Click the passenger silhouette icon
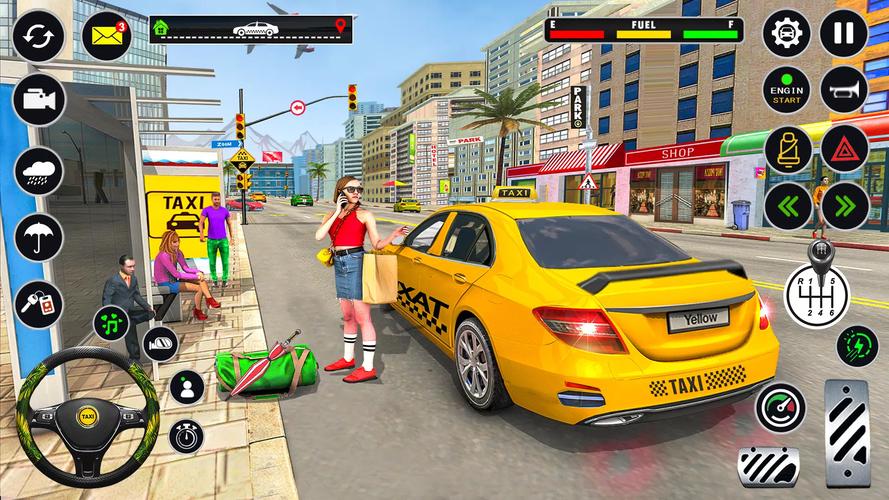Image resolution: width=889 pixels, height=500 pixels. (x=186, y=387)
